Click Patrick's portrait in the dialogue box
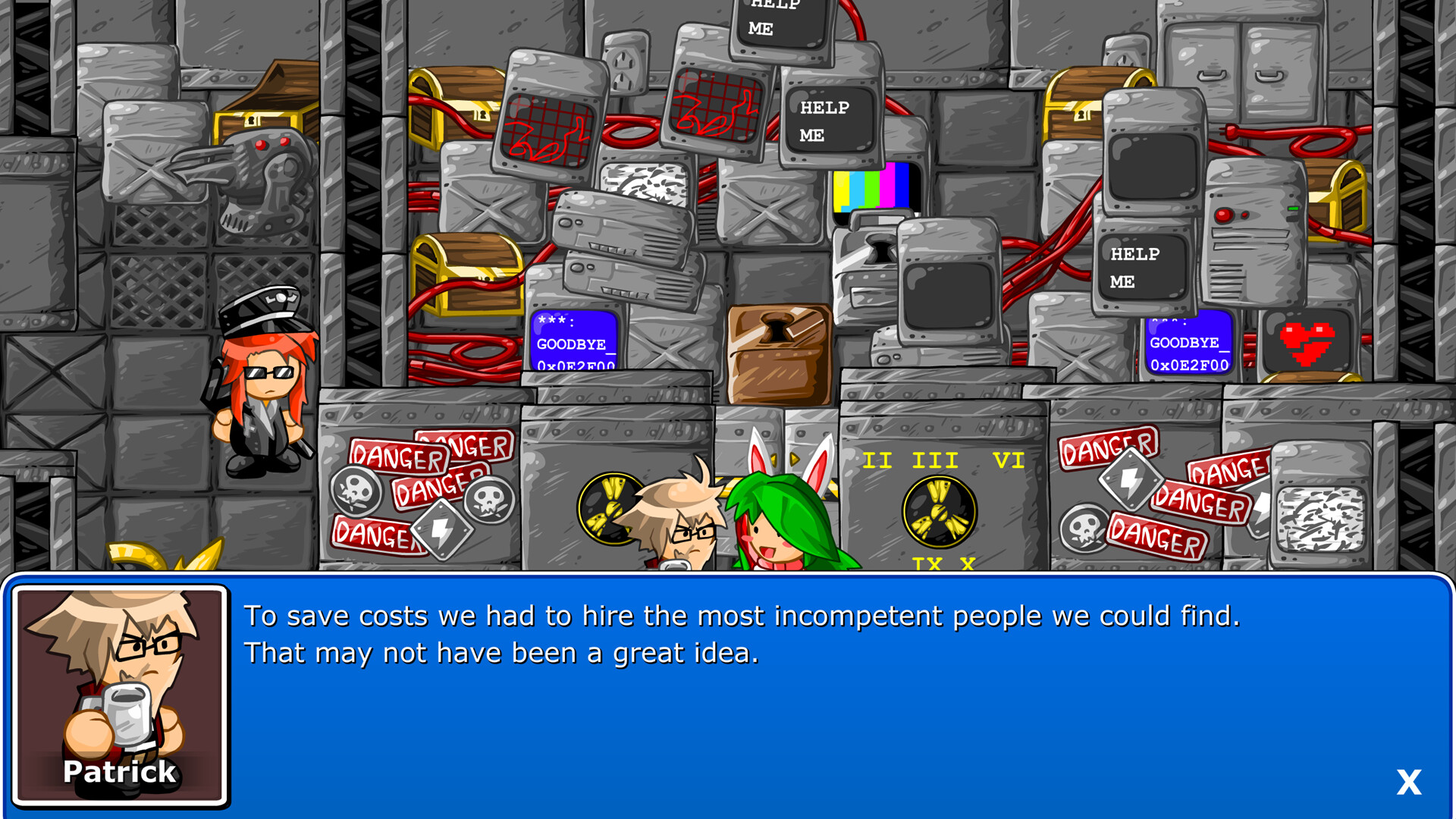1456x819 pixels. coord(120,690)
